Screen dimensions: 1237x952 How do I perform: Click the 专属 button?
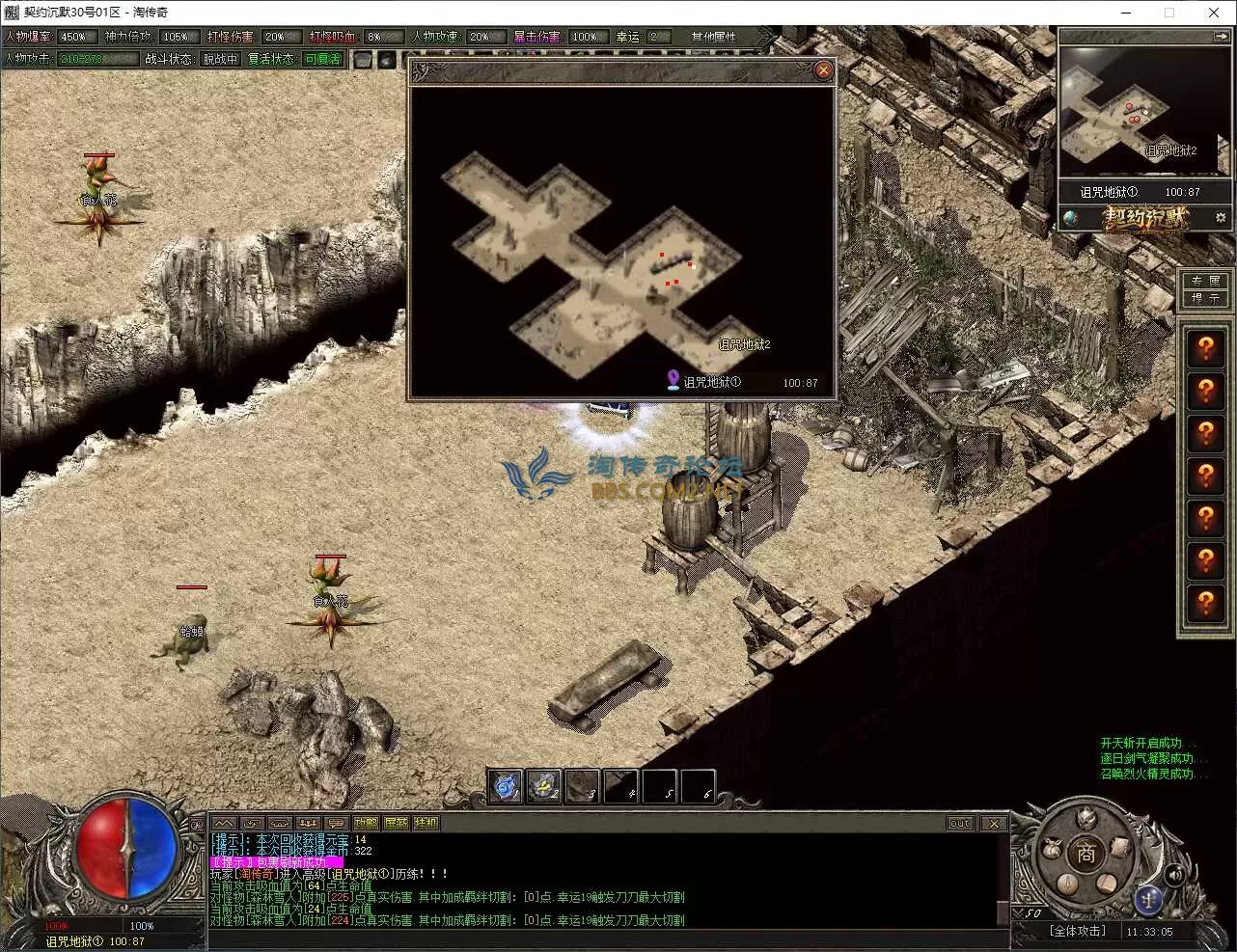tap(1205, 281)
